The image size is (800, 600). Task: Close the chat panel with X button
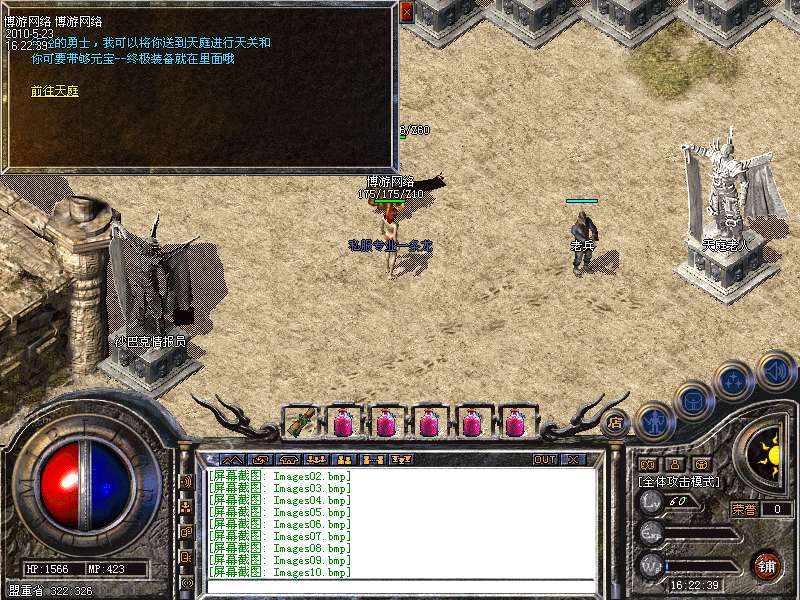pyautogui.click(x=573, y=460)
